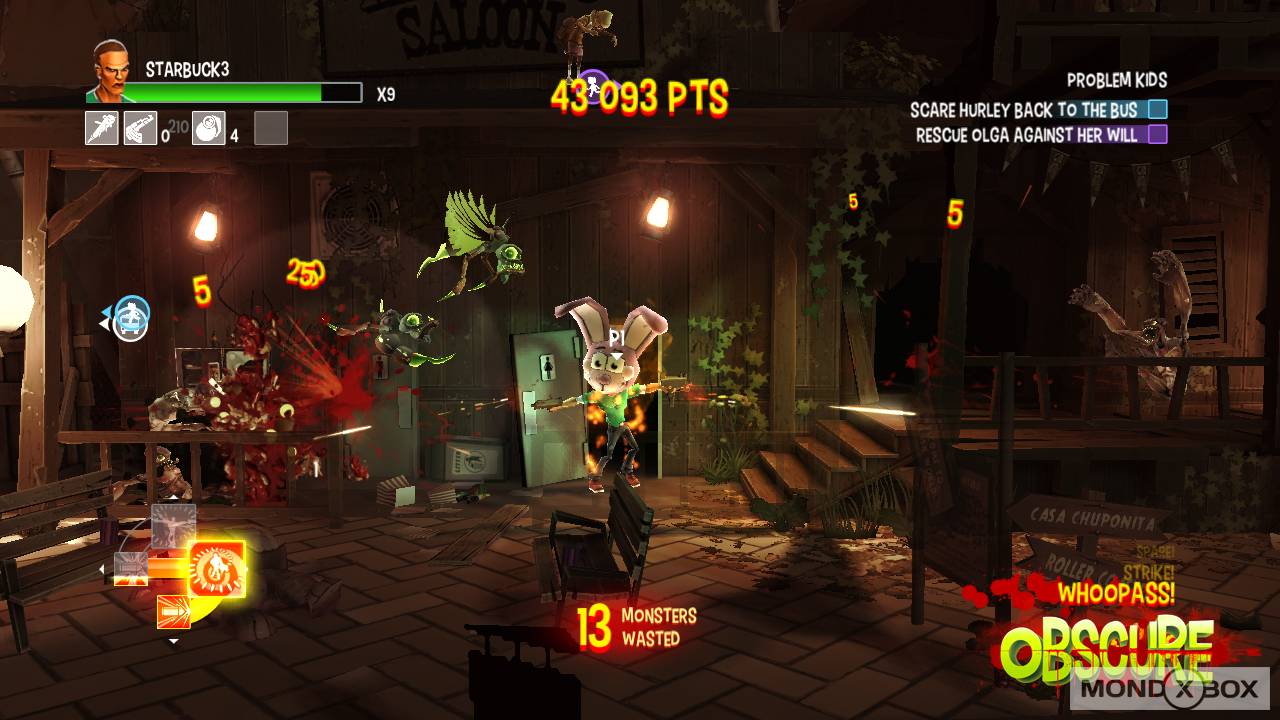Select the bullet spray ability icon
Screen dimensions: 1280x720
(173, 612)
